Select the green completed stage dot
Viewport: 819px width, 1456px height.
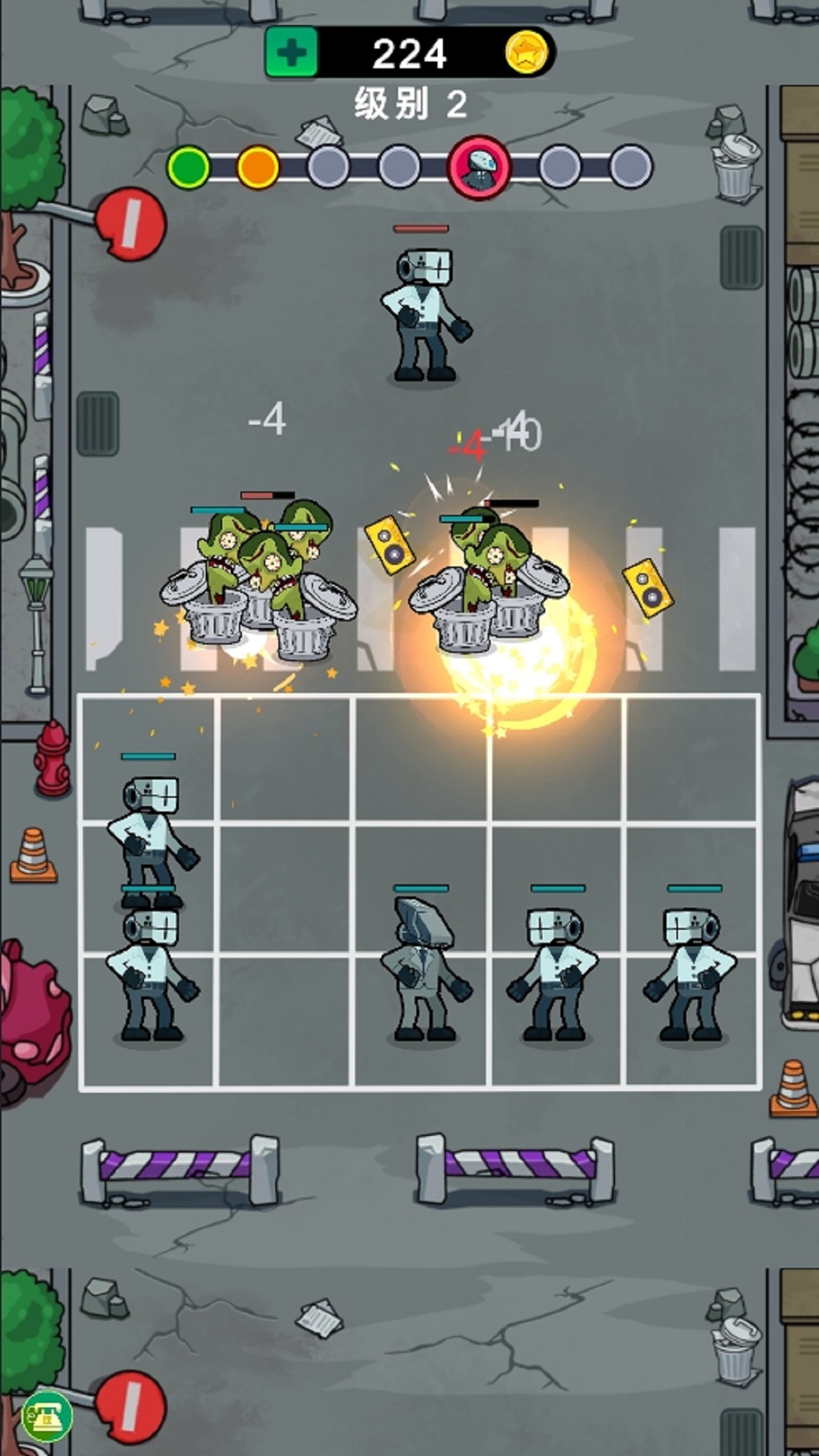coord(188,167)
